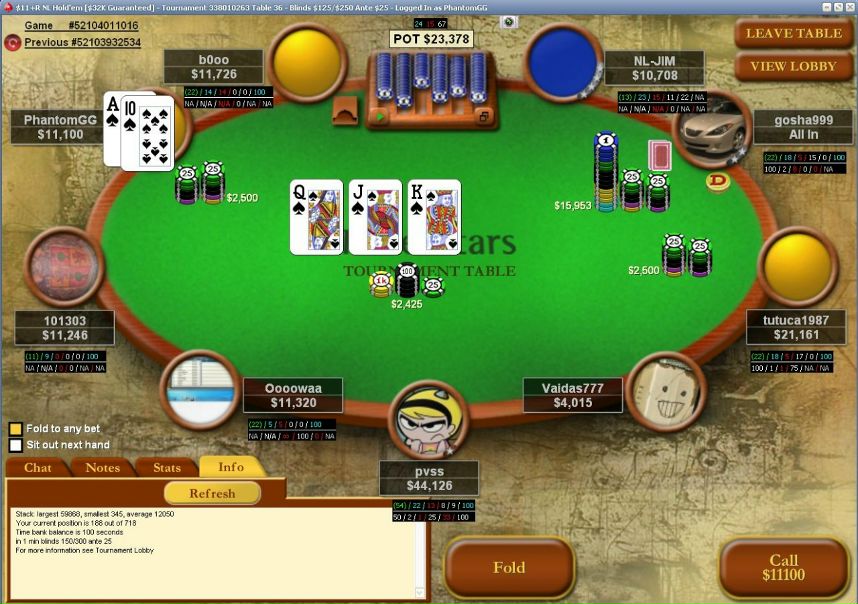Open the Notes tab
The height and width of the screenshot is (604, 858).
tap(102, 467)
